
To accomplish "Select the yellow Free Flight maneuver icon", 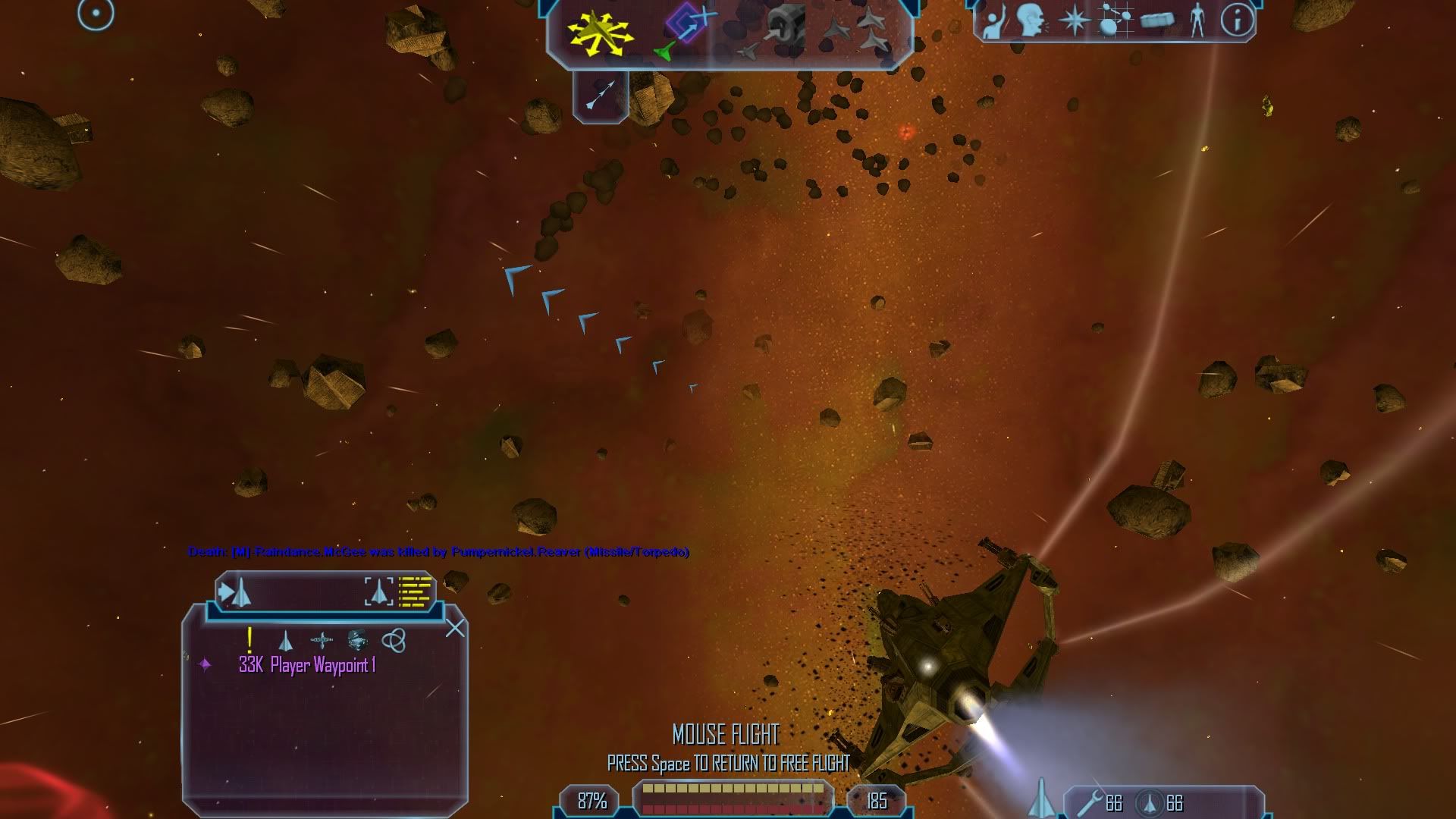I will click(600, 32).
